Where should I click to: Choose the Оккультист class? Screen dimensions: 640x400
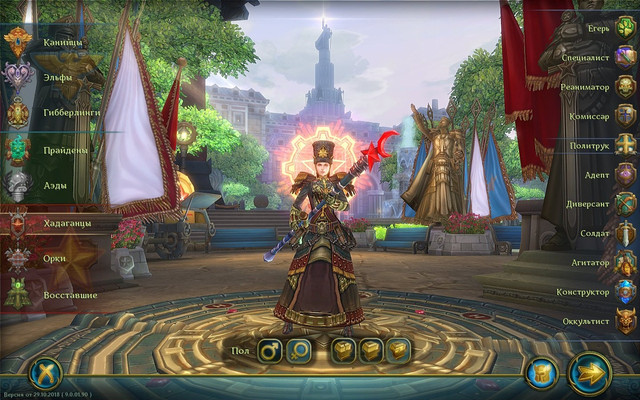[x=625, y=321]
